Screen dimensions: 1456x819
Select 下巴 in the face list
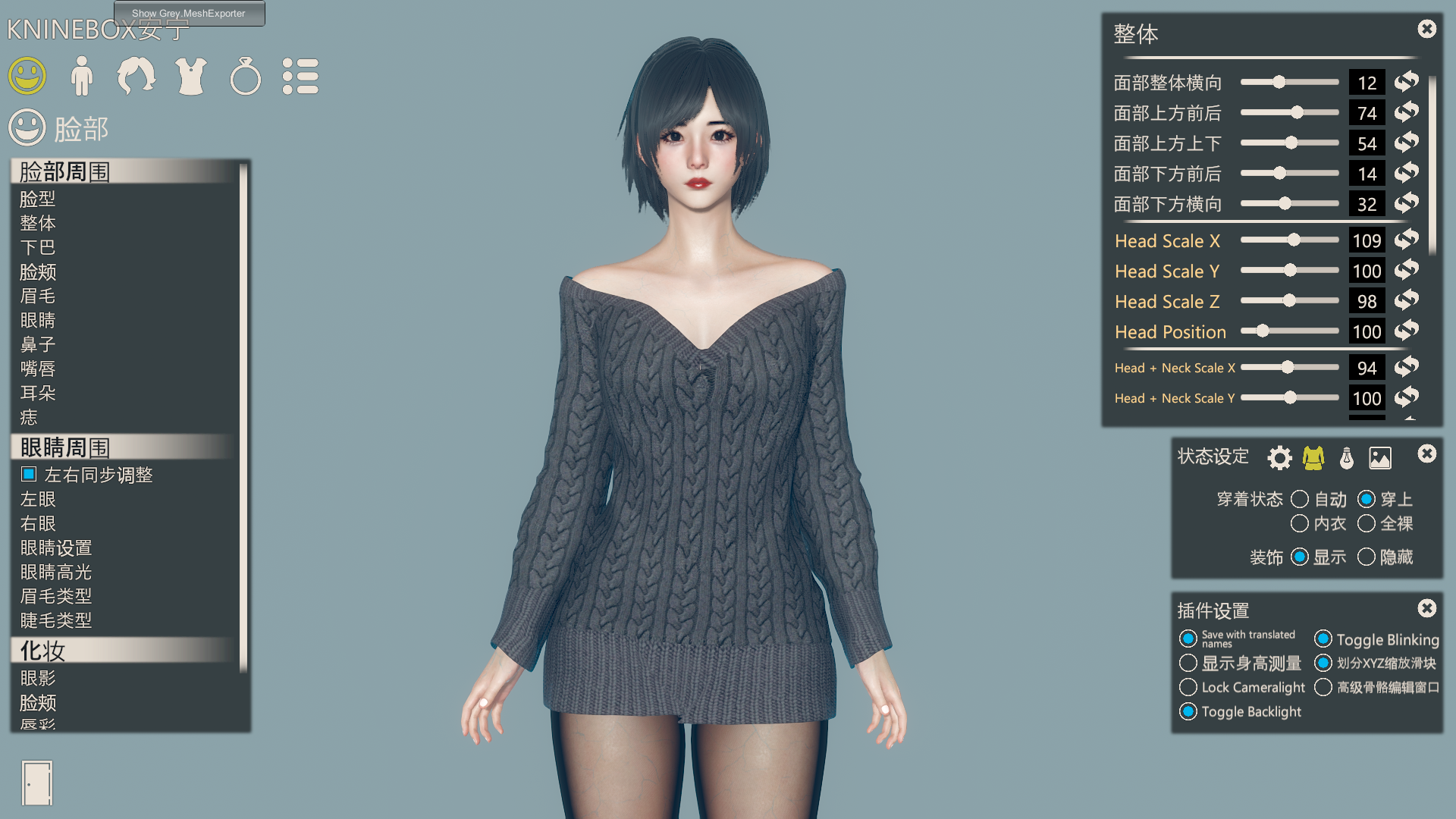38,248
